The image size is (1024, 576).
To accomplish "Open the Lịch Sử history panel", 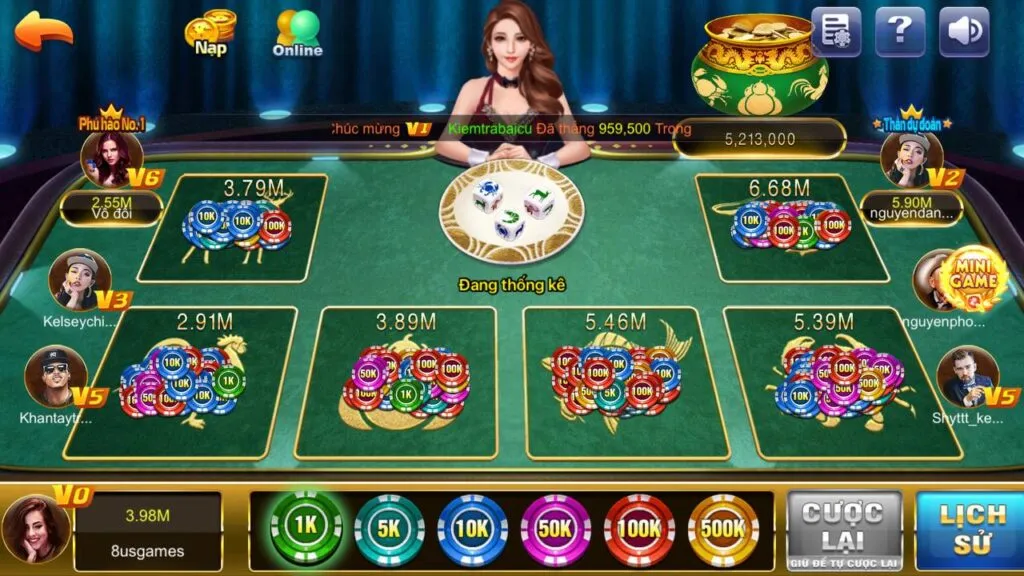I will click(x=970, y=529).
